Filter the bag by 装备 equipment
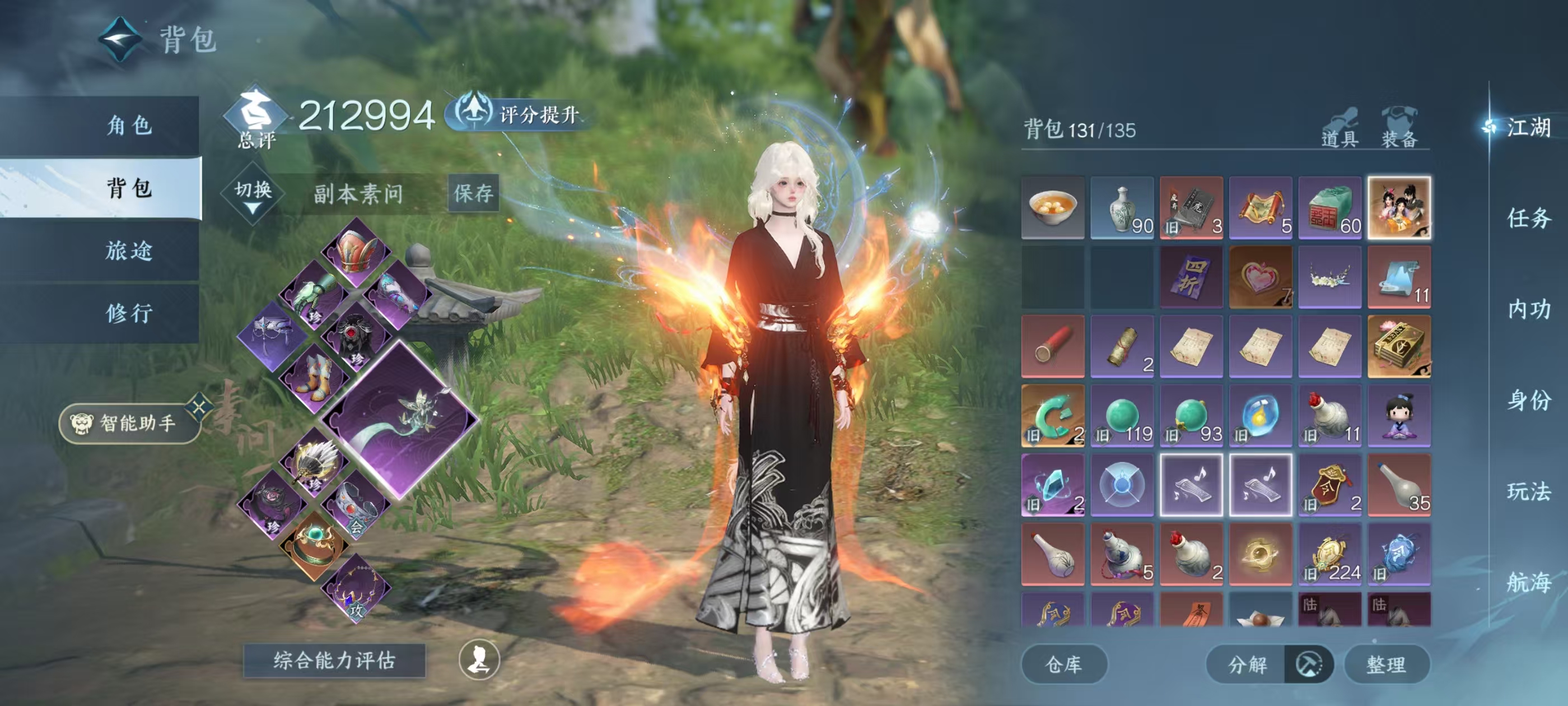The image size is (1568, 706). tap(1399, 128)
